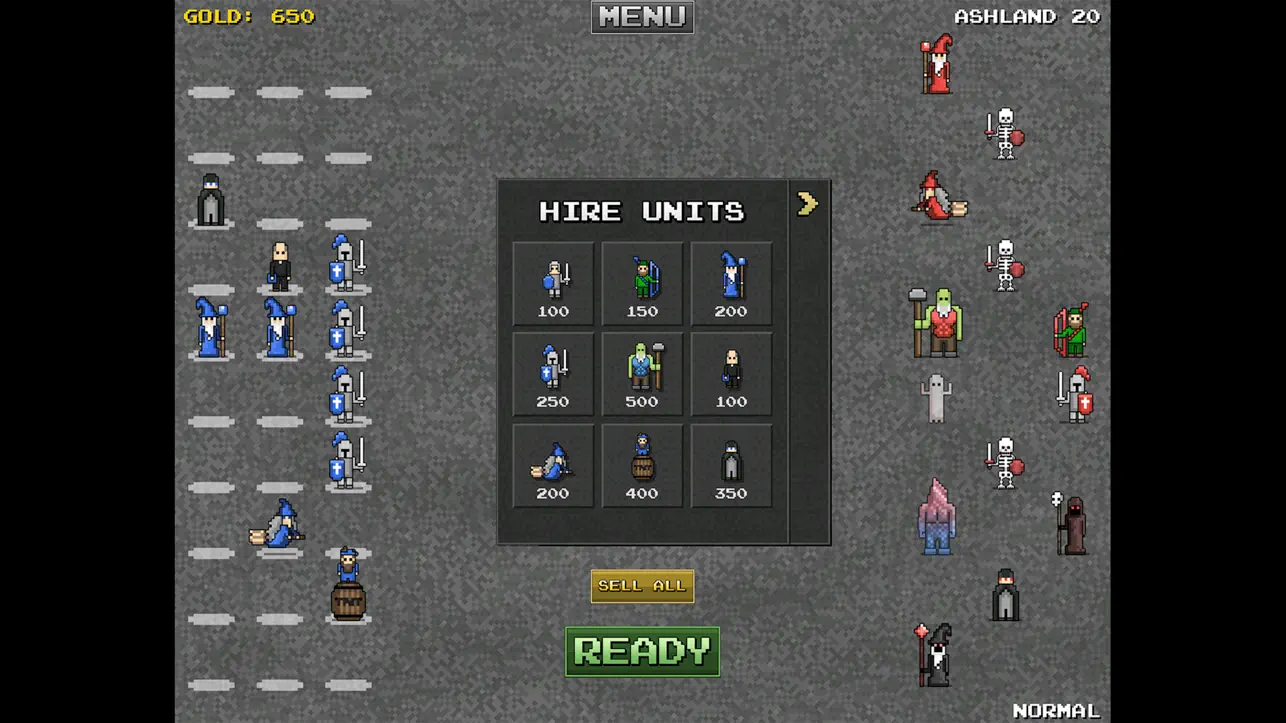Hire the 400-gold gnome in a barrel
This screenshot has height=723, width=1286.
(x=641, y=464)
